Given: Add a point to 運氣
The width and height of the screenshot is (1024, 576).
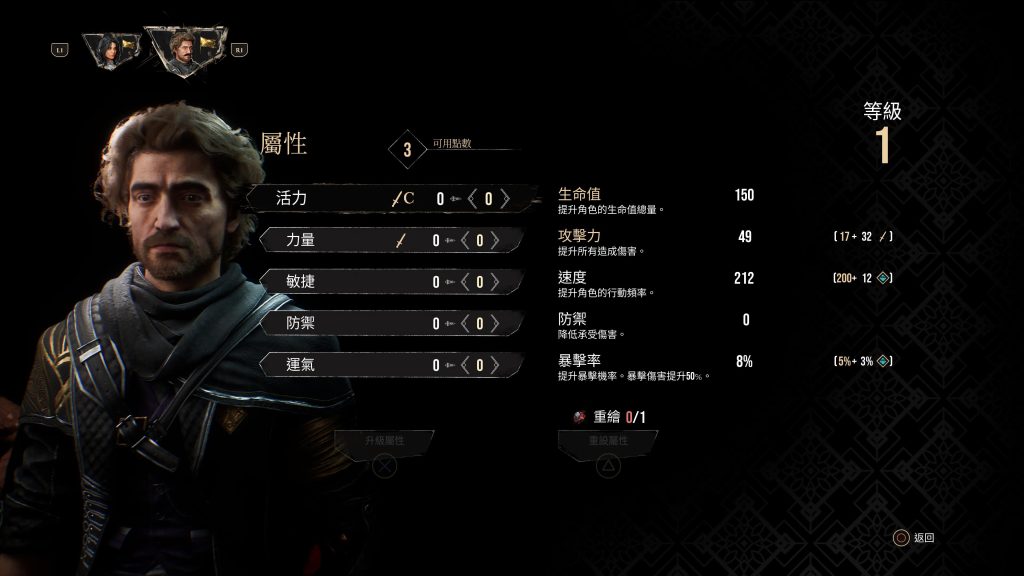Looking at the screenshot, I should (496, 365).
